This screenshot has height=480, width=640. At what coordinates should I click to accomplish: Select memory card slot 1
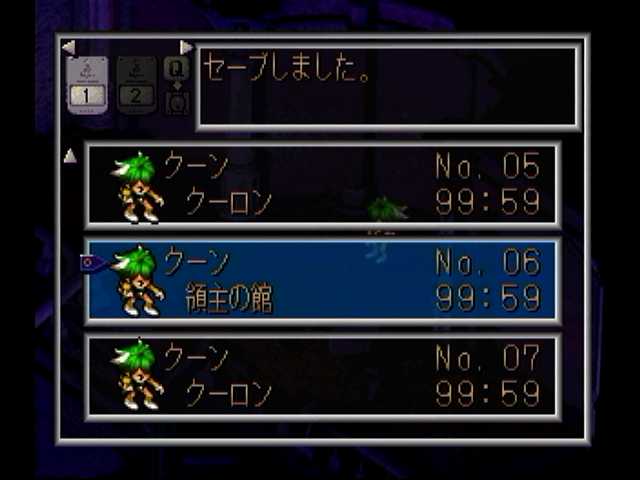tap(87, 85)
